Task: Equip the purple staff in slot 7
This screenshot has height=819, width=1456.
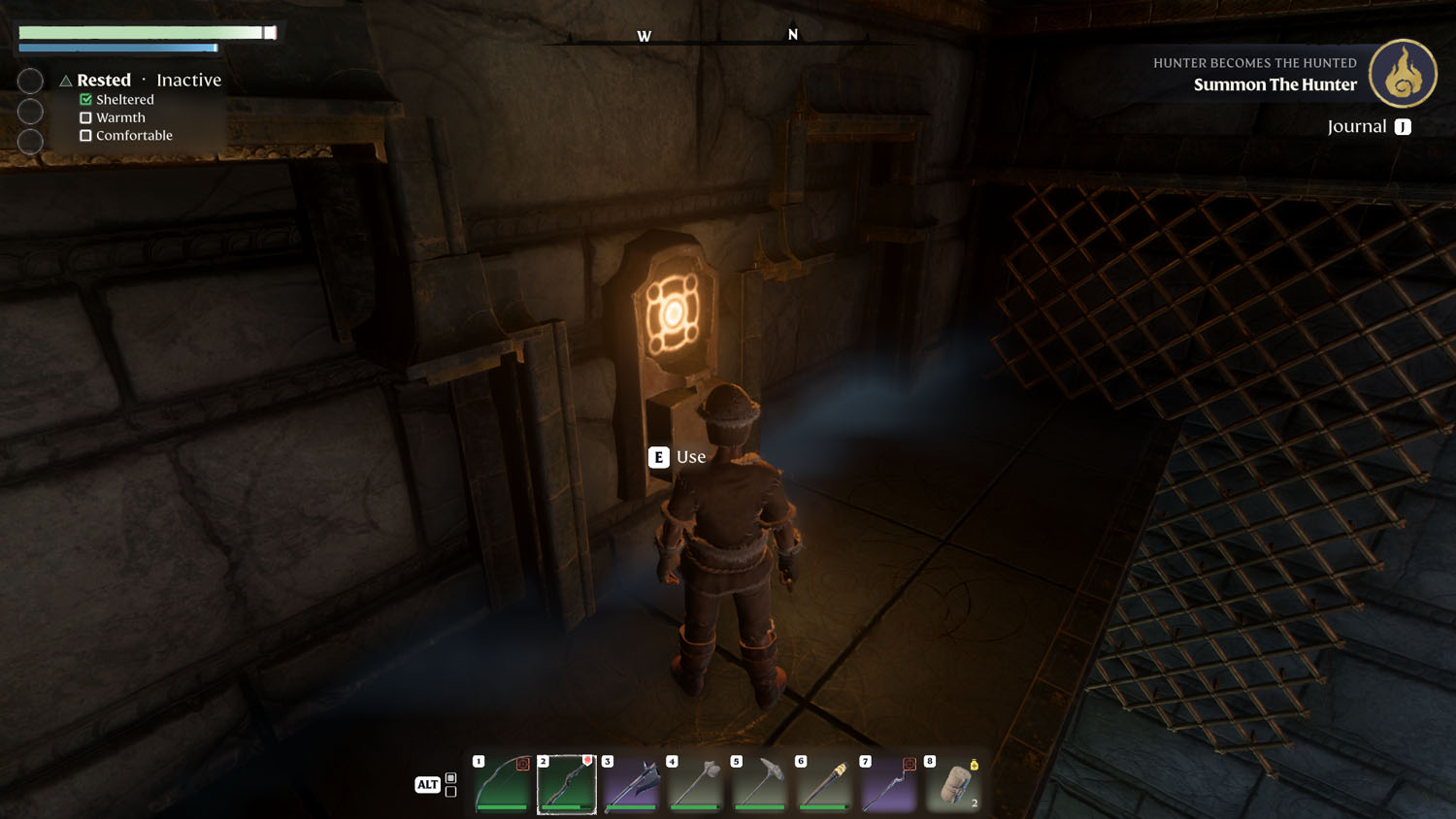Action: (889, 784)
